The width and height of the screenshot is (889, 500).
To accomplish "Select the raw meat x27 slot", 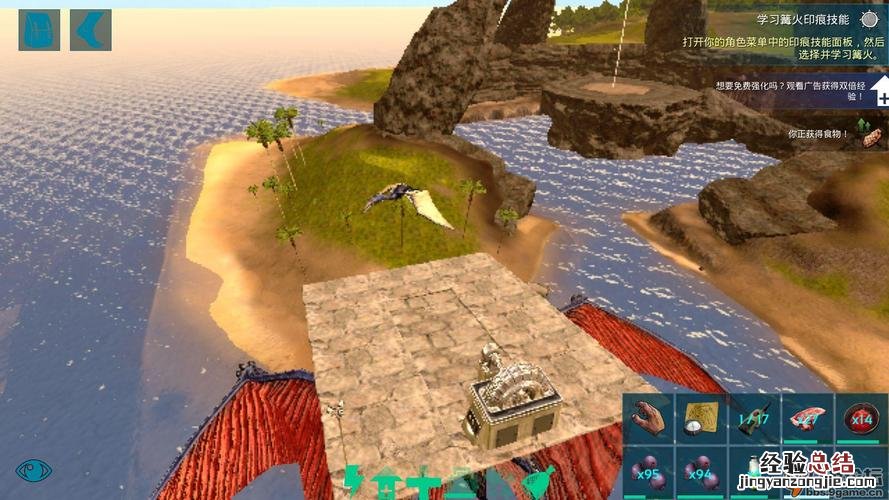I will (x=807, y=417).
